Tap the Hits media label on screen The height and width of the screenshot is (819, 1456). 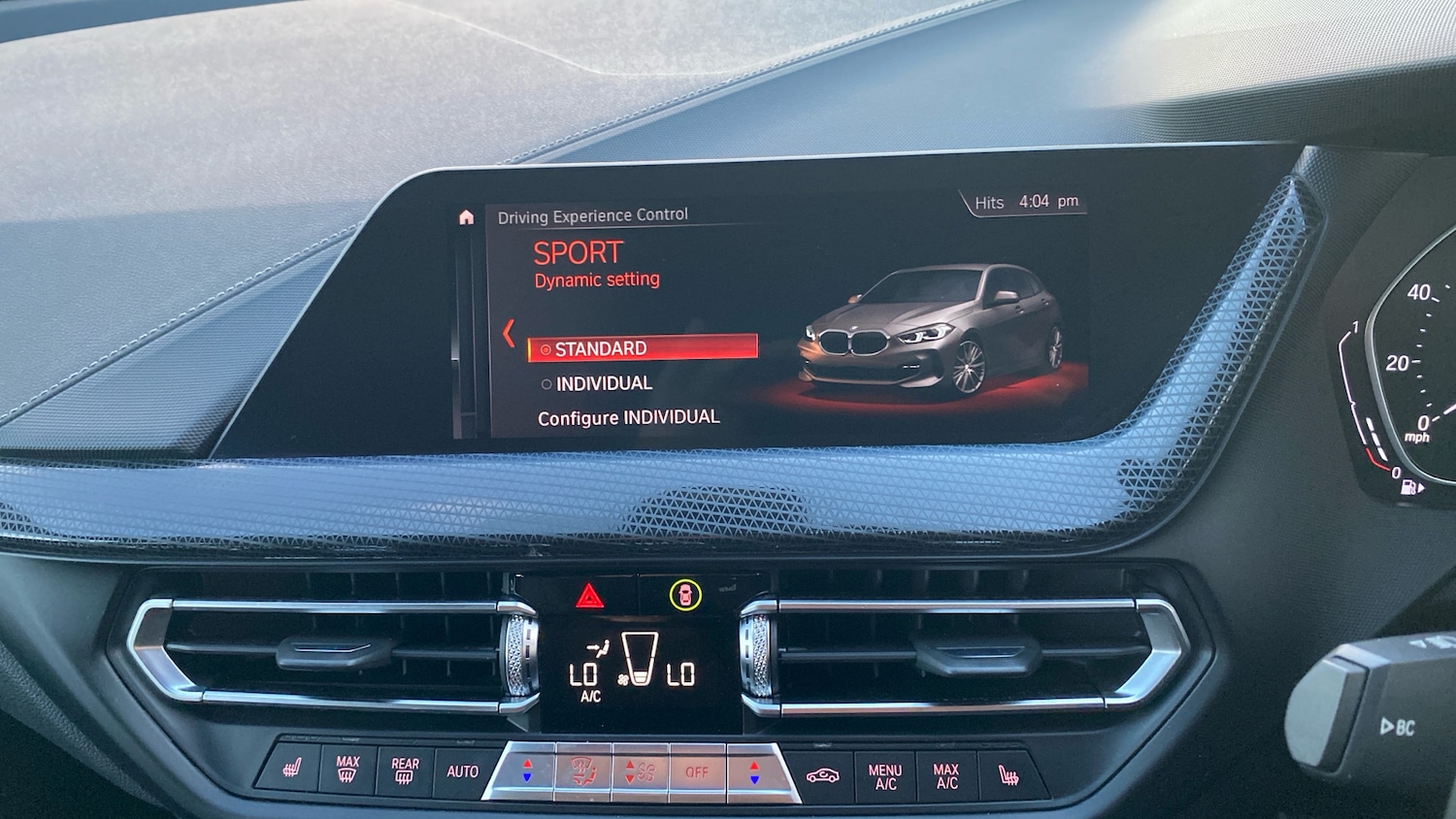[x=987, y=203]
